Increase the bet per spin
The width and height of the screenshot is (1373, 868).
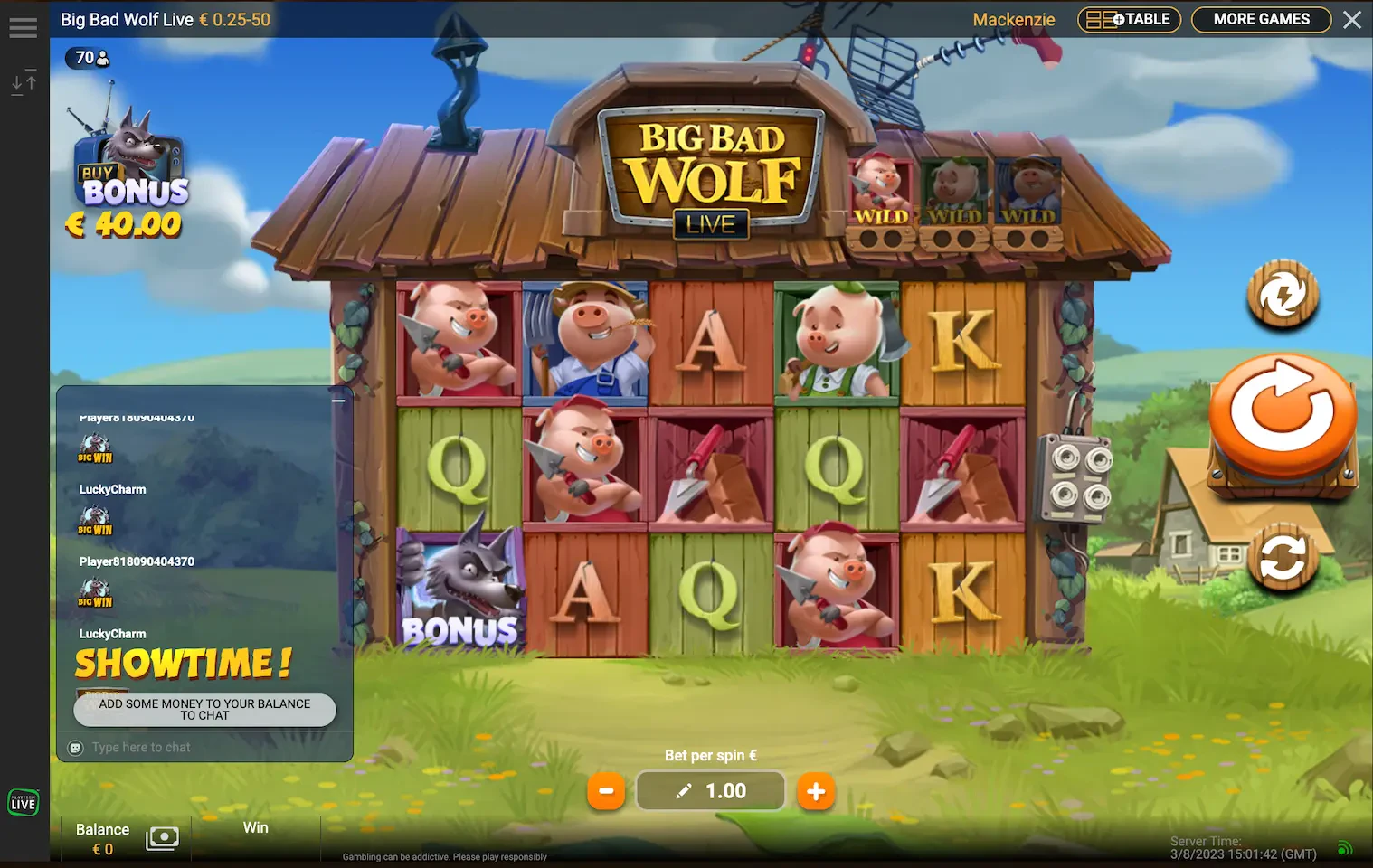click(x=815, y=791)
